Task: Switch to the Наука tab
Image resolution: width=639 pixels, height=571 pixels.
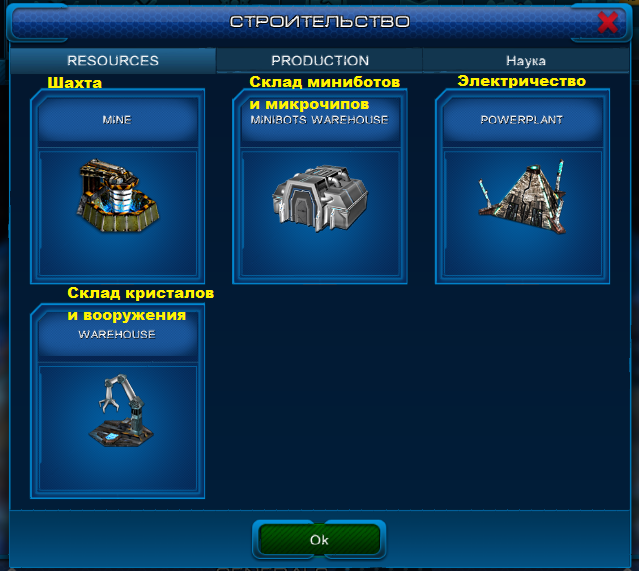Action: pos(525,61)
